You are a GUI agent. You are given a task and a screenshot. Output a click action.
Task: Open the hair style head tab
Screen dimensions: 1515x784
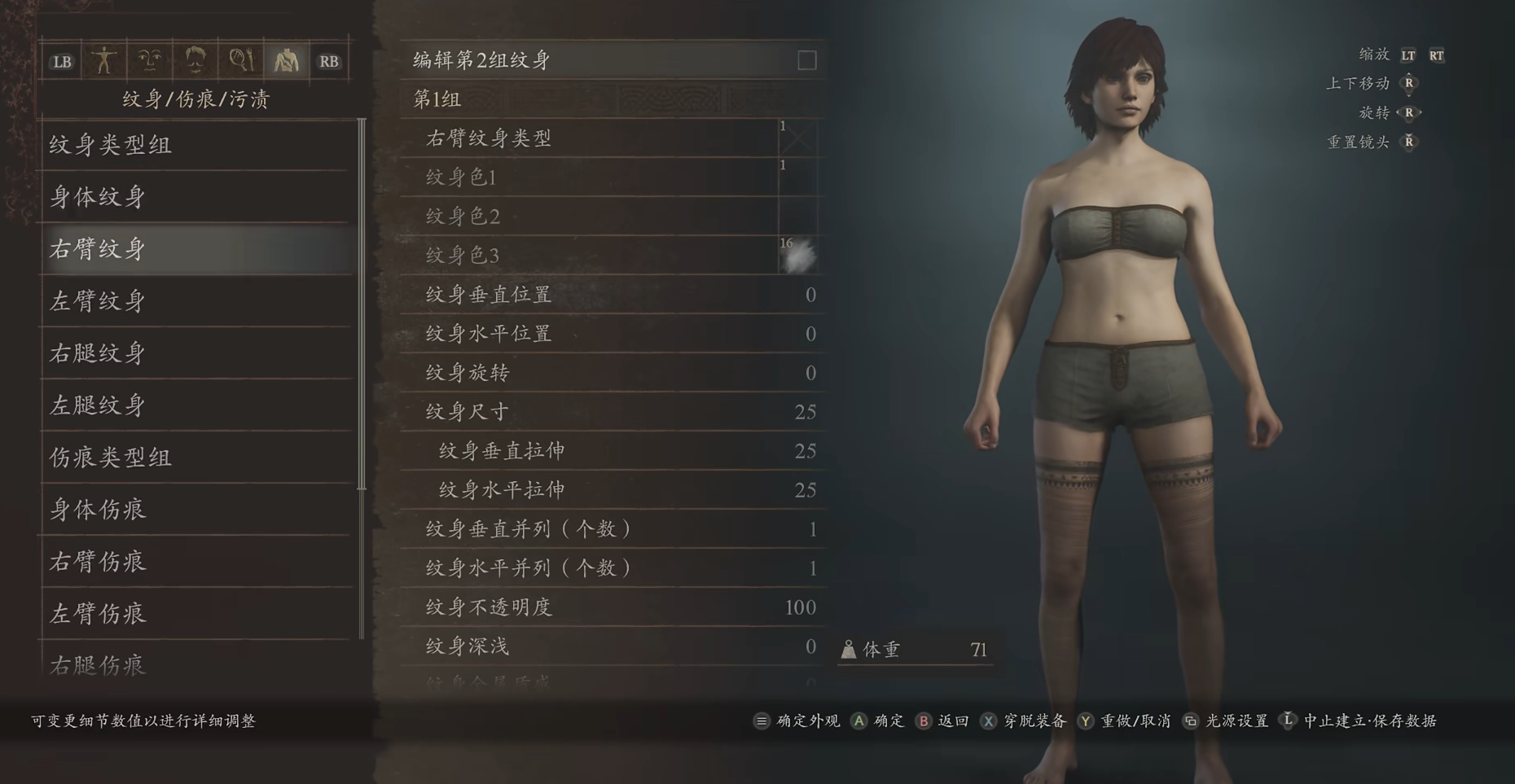point(195,61)
